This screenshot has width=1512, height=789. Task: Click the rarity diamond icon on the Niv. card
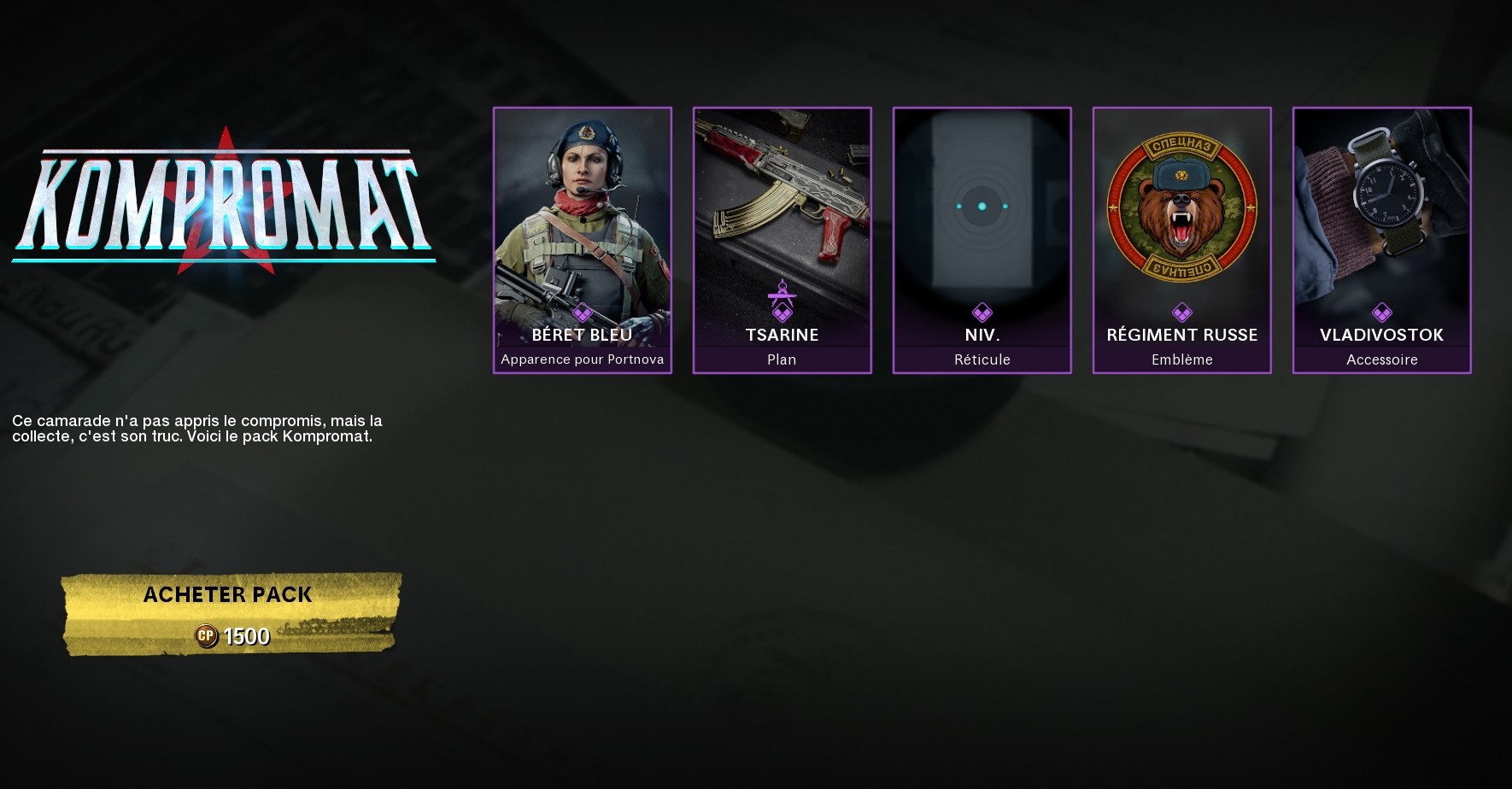pos(982,311)
